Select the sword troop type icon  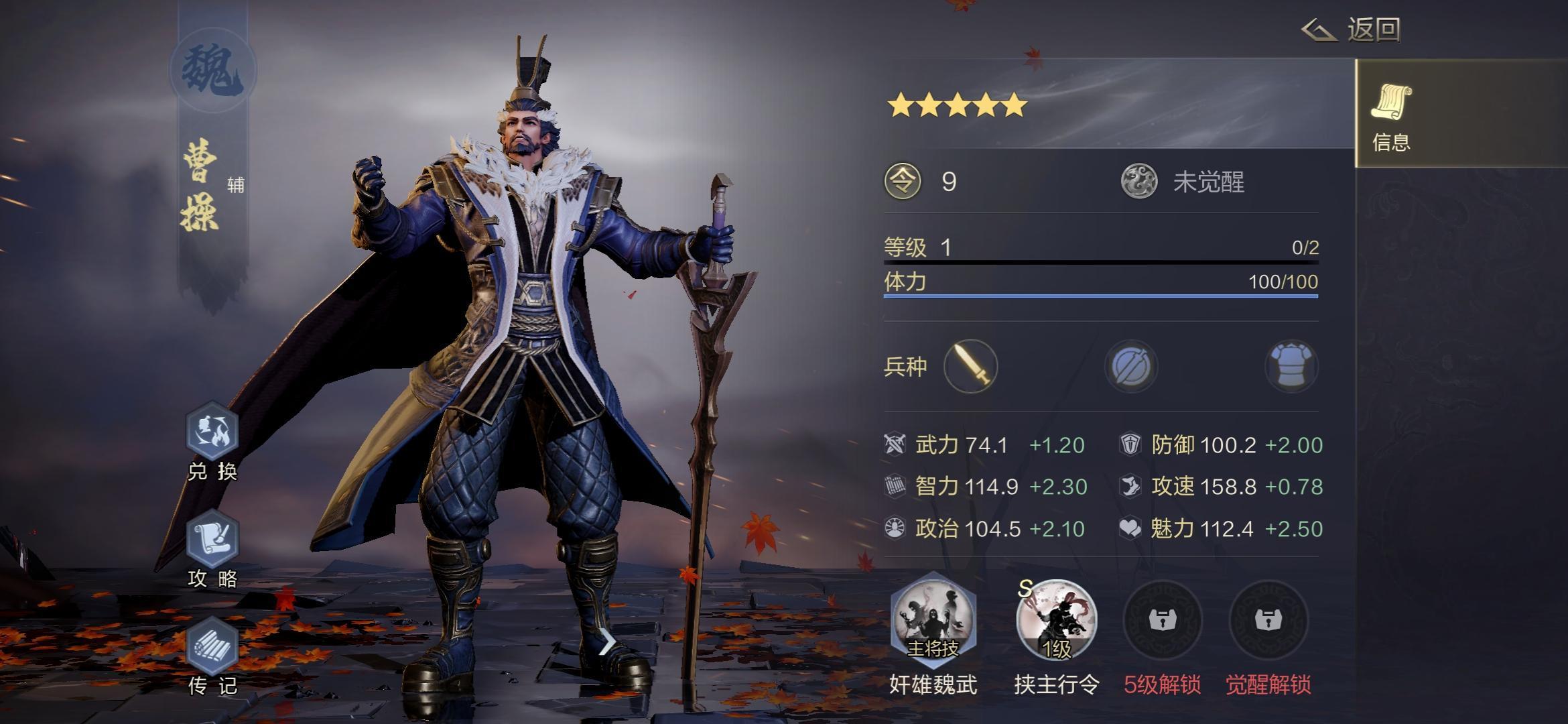(970, 366)
